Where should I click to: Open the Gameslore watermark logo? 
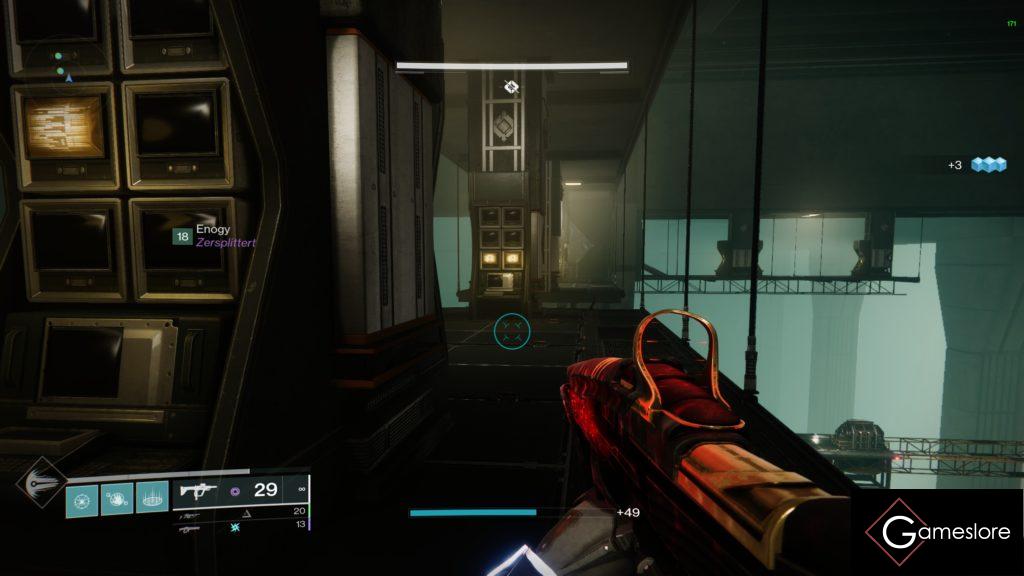[x=938, y=532]
